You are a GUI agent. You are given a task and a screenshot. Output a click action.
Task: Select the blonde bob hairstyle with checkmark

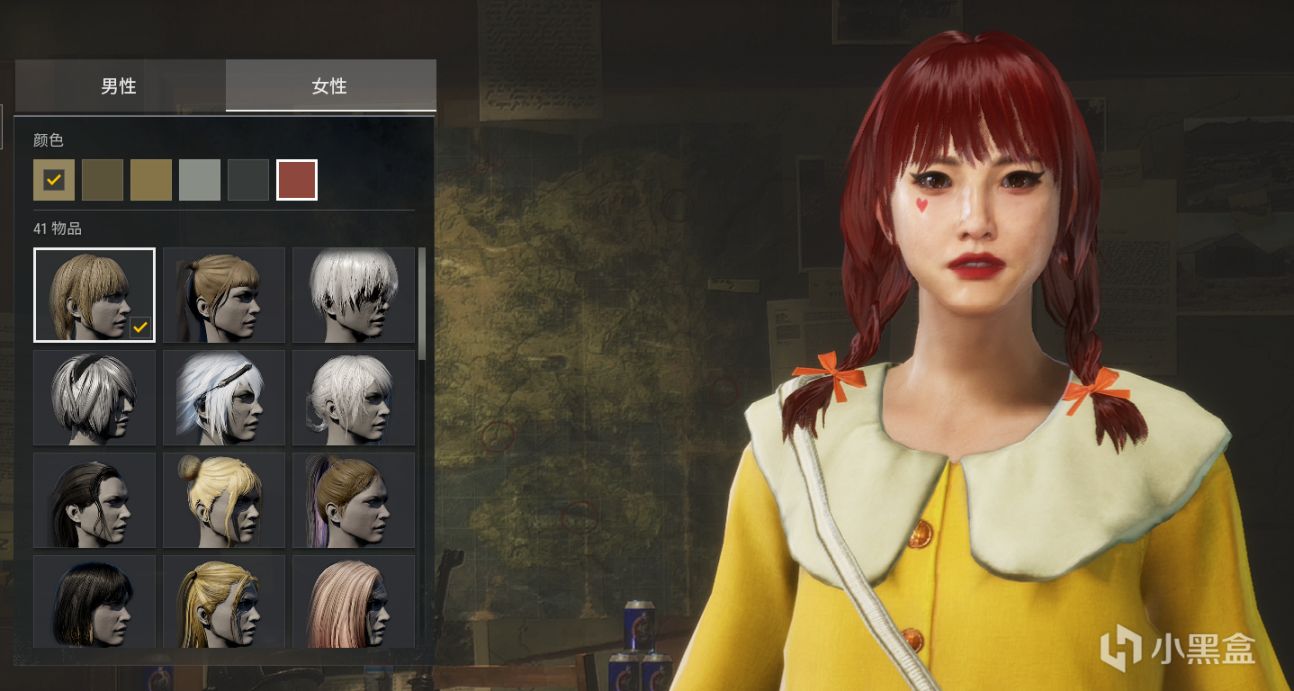pyautogui.click(x=94, y=295)
